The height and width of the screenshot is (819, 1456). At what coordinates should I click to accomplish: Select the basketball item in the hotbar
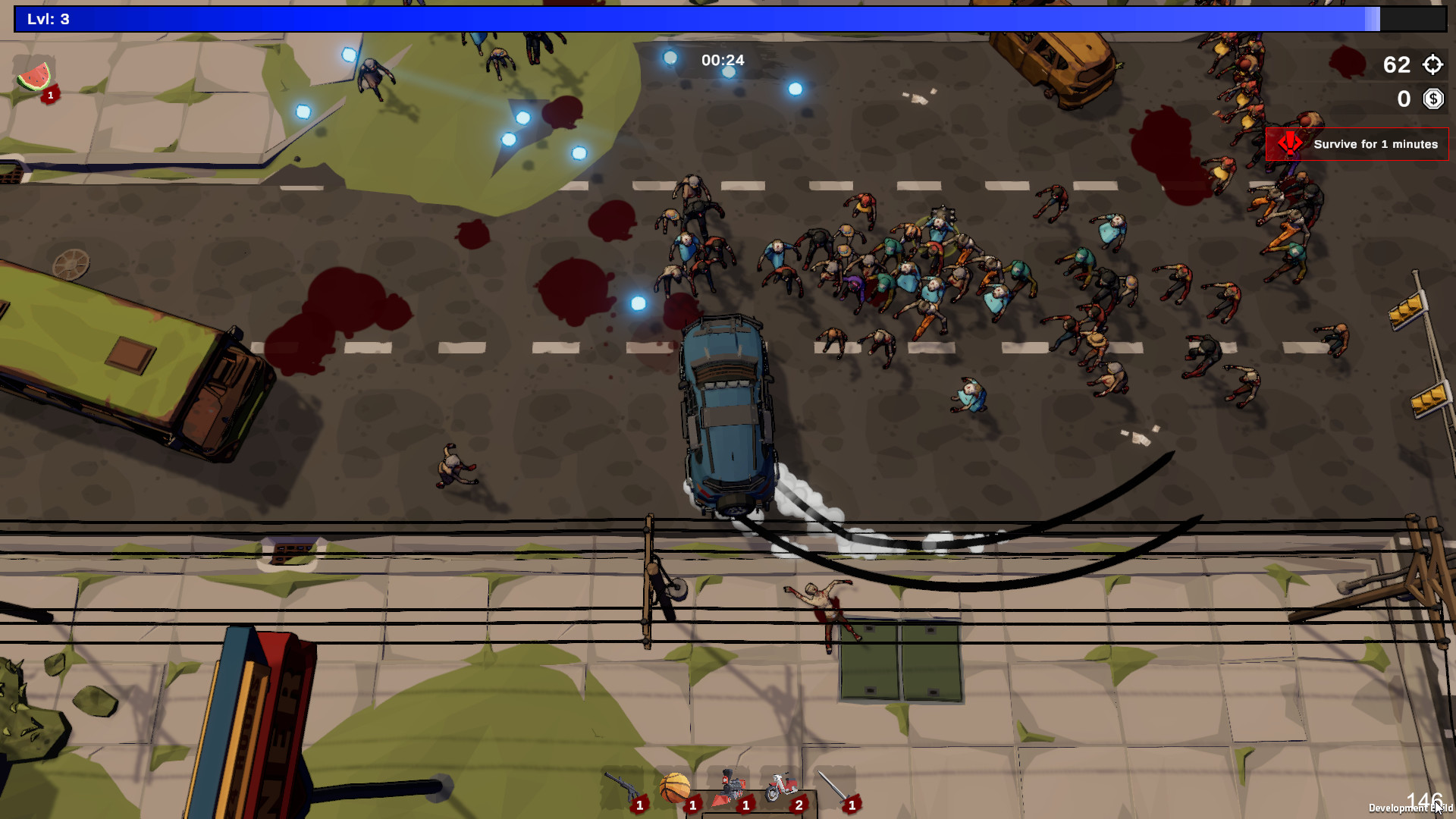coord(674,786)
